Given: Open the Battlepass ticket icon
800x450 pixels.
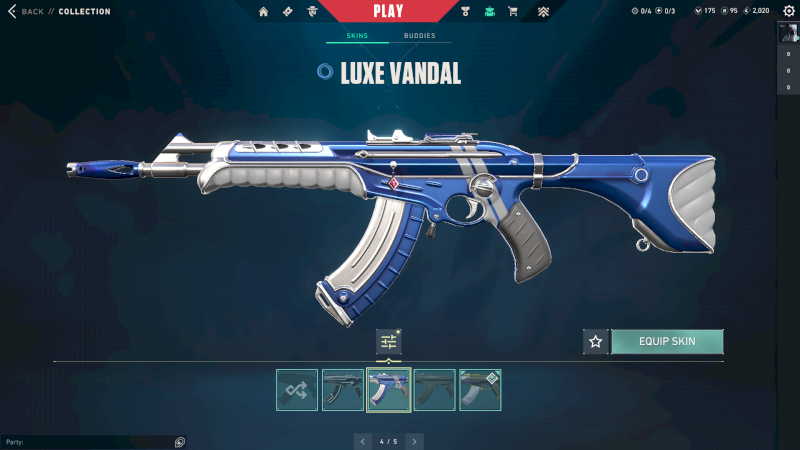Looking at the screenshot, I should [288, 12].
